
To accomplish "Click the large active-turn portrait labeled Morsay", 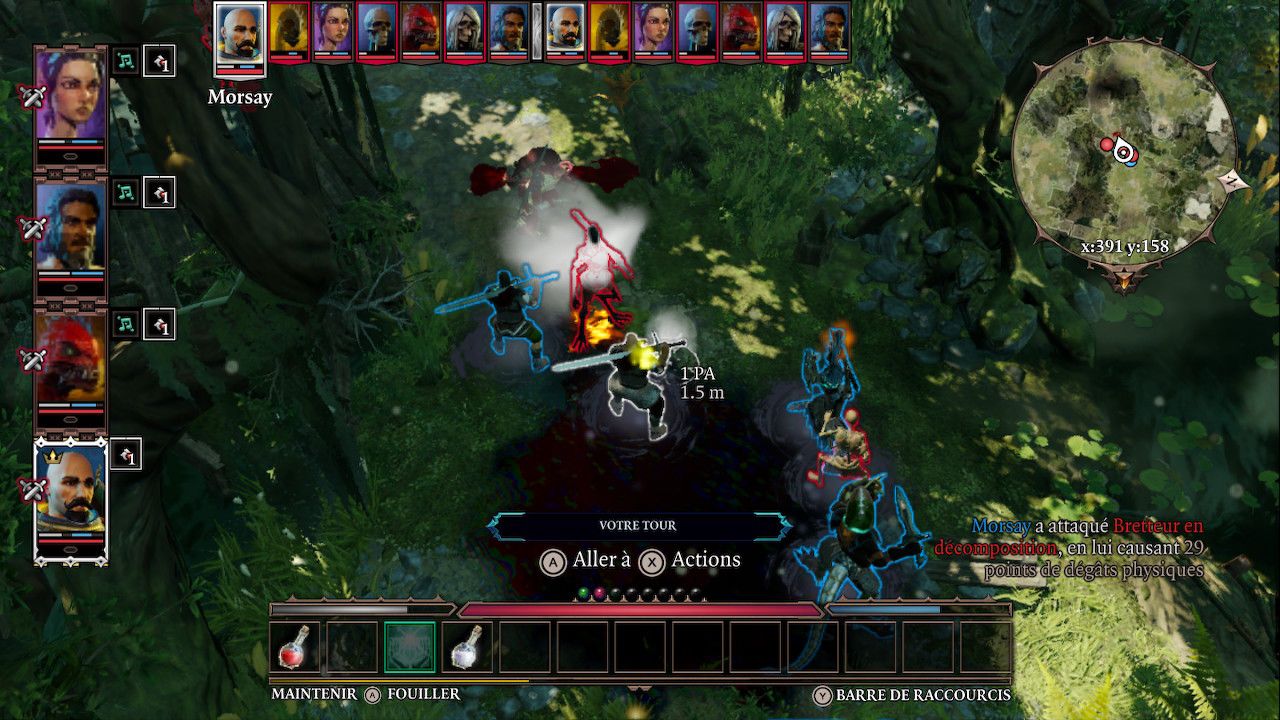I will click(241, 38).
